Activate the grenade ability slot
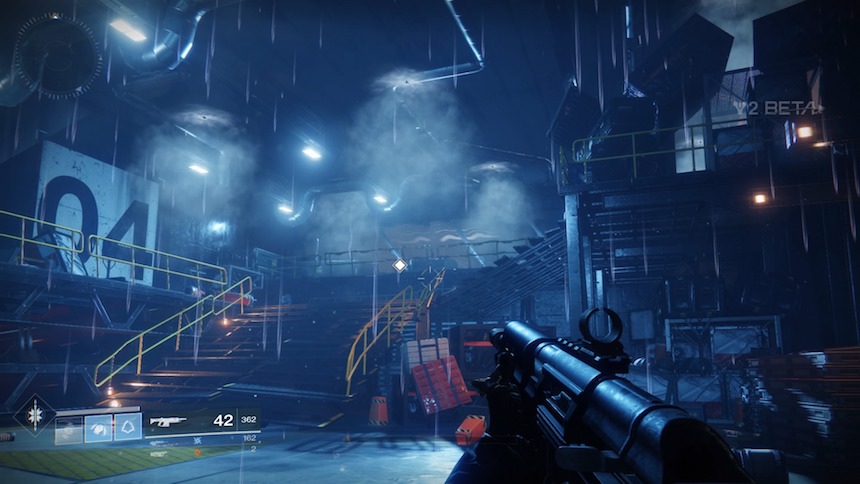This screenshot has height=484, width=860. tap(69, 430)
